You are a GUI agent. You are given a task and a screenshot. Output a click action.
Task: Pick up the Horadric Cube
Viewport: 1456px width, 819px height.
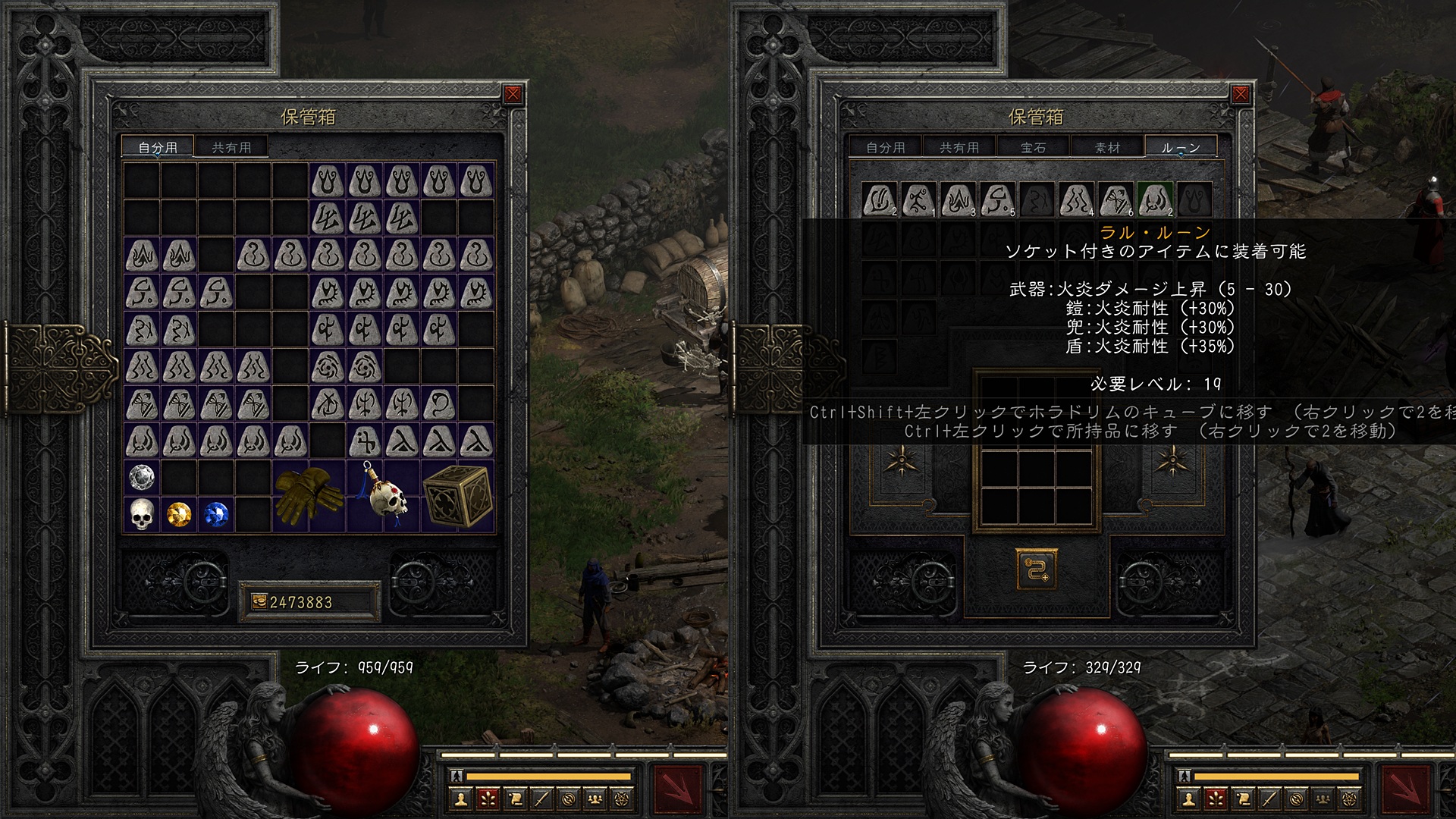click(457, 496)
